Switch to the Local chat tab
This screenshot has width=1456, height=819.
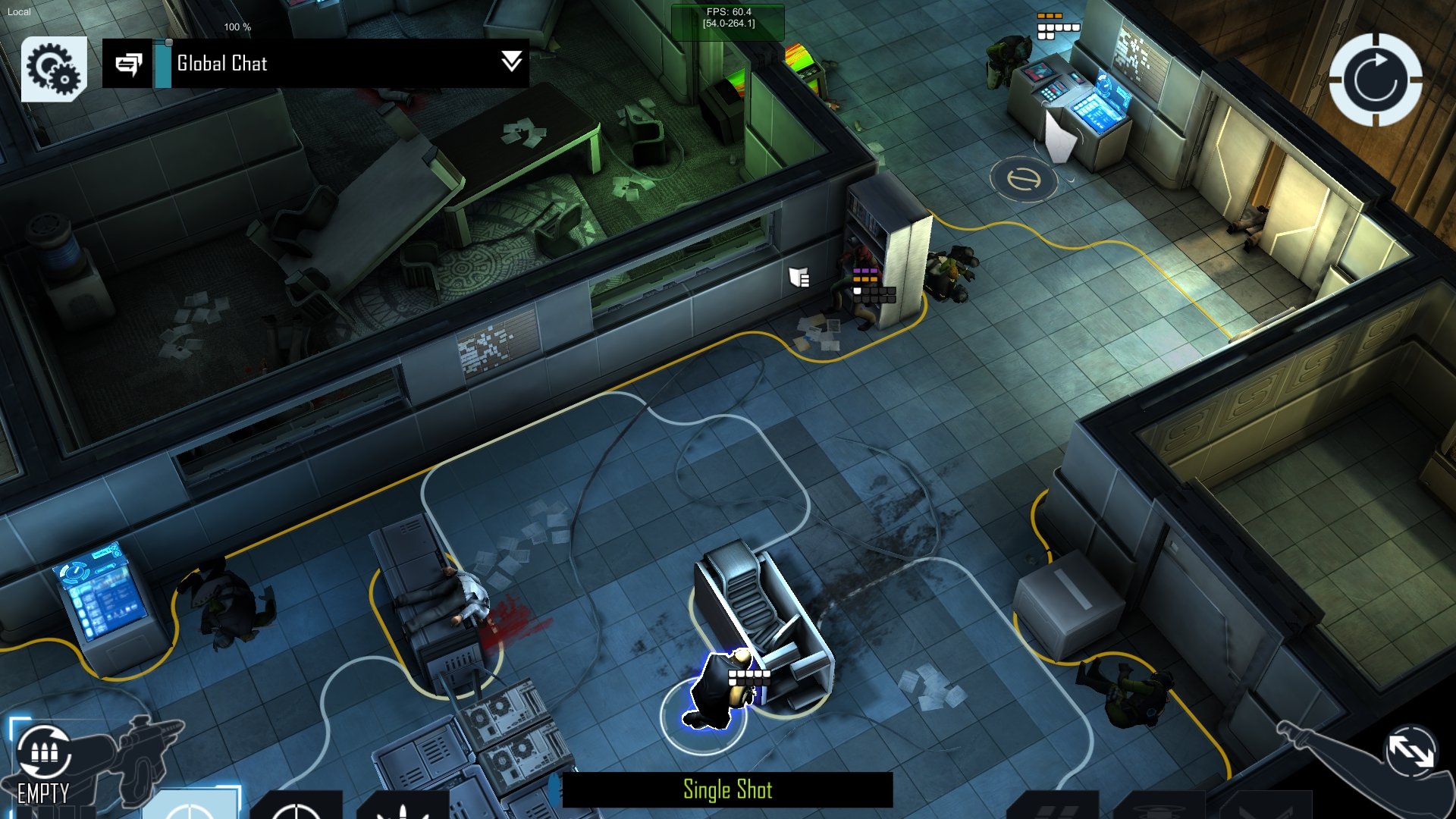point(18,11)
